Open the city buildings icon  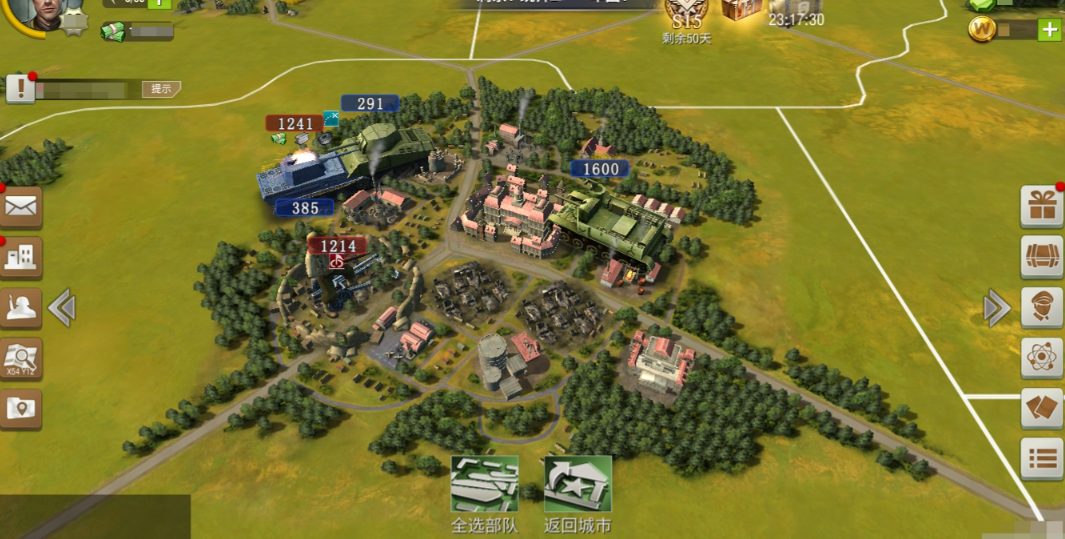coord(21,258)
